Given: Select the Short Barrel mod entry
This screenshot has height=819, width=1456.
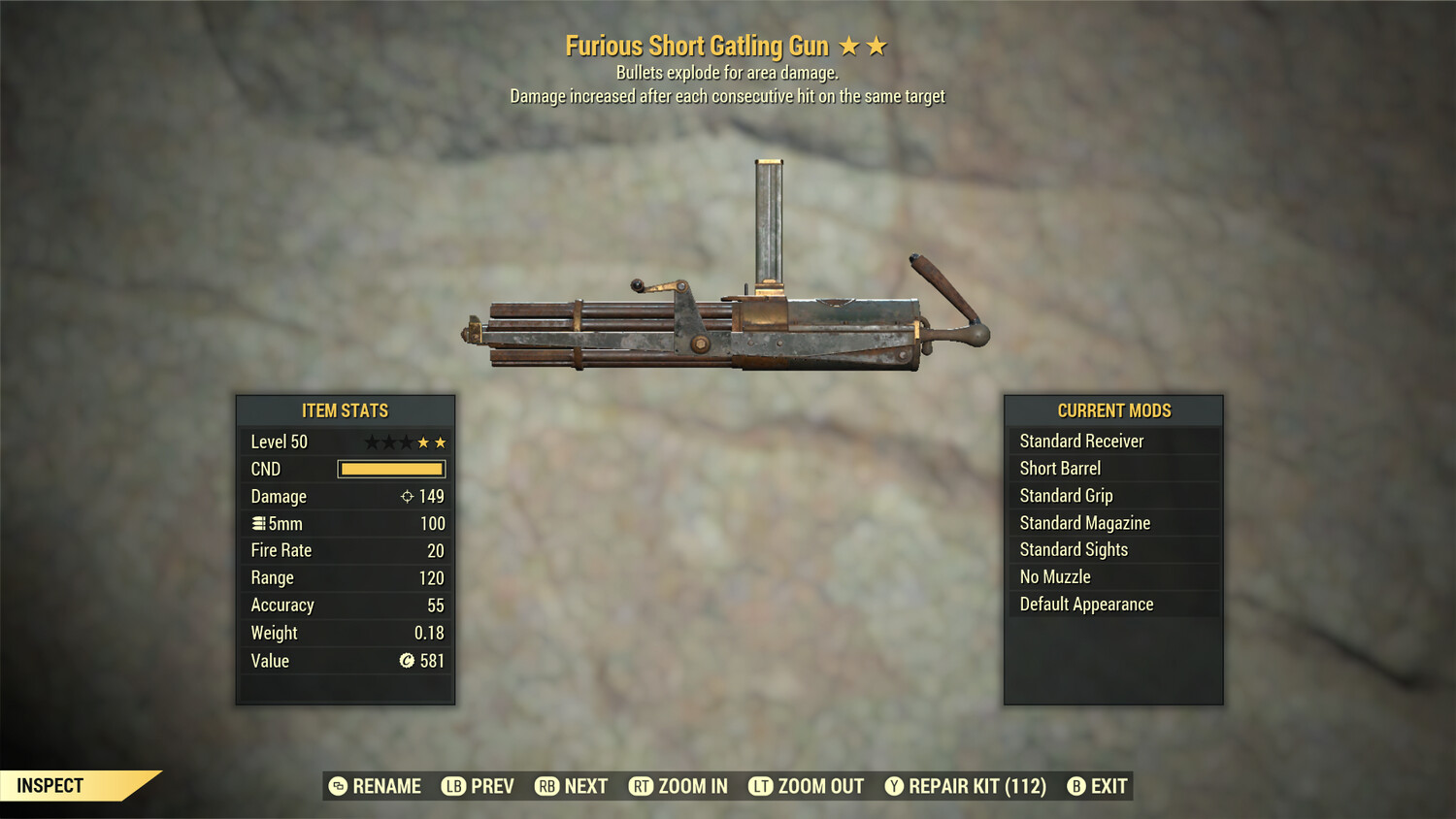Looking at the screenshot, I should 1059,468.
